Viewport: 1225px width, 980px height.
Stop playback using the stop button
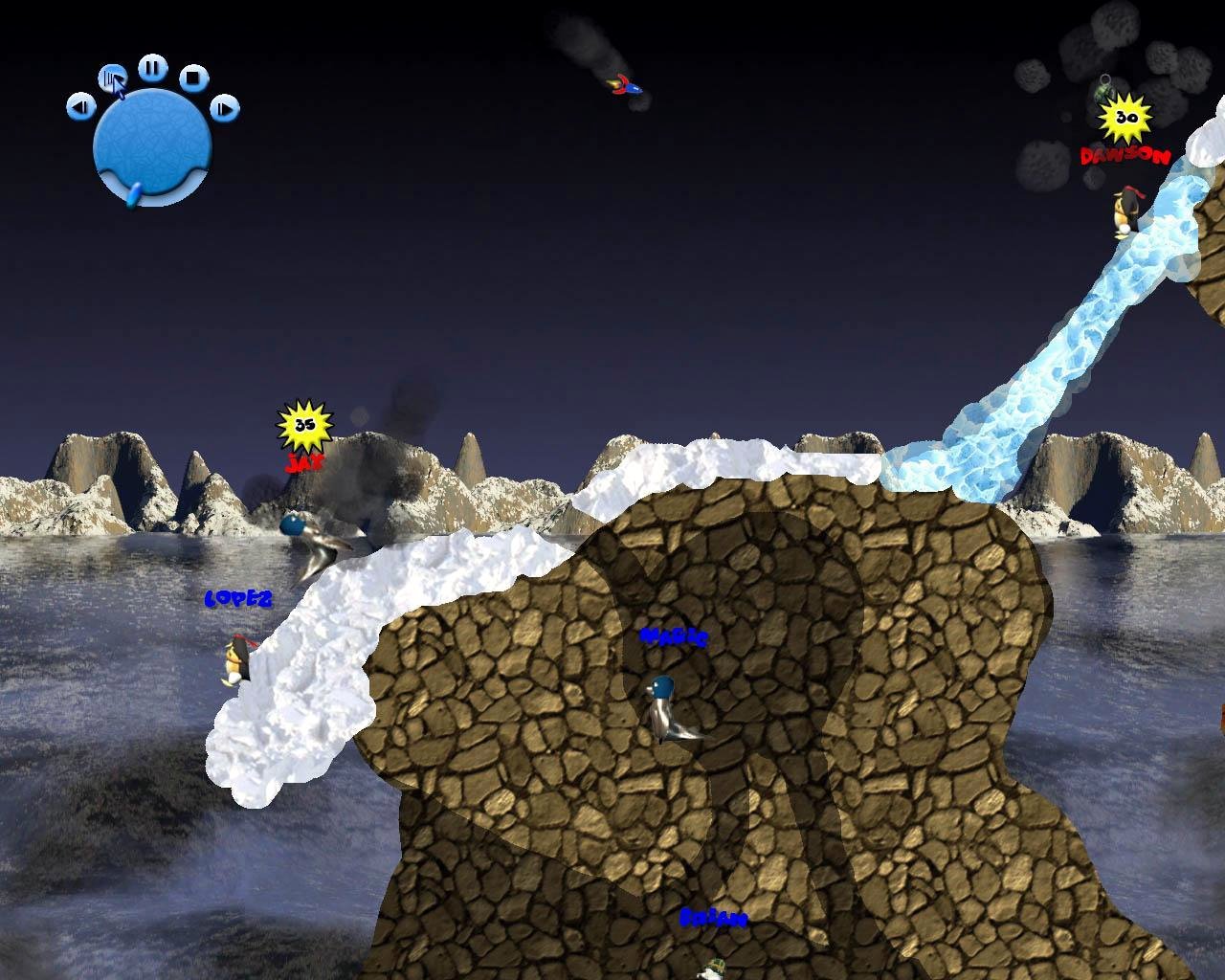click(x=195, y=79)
